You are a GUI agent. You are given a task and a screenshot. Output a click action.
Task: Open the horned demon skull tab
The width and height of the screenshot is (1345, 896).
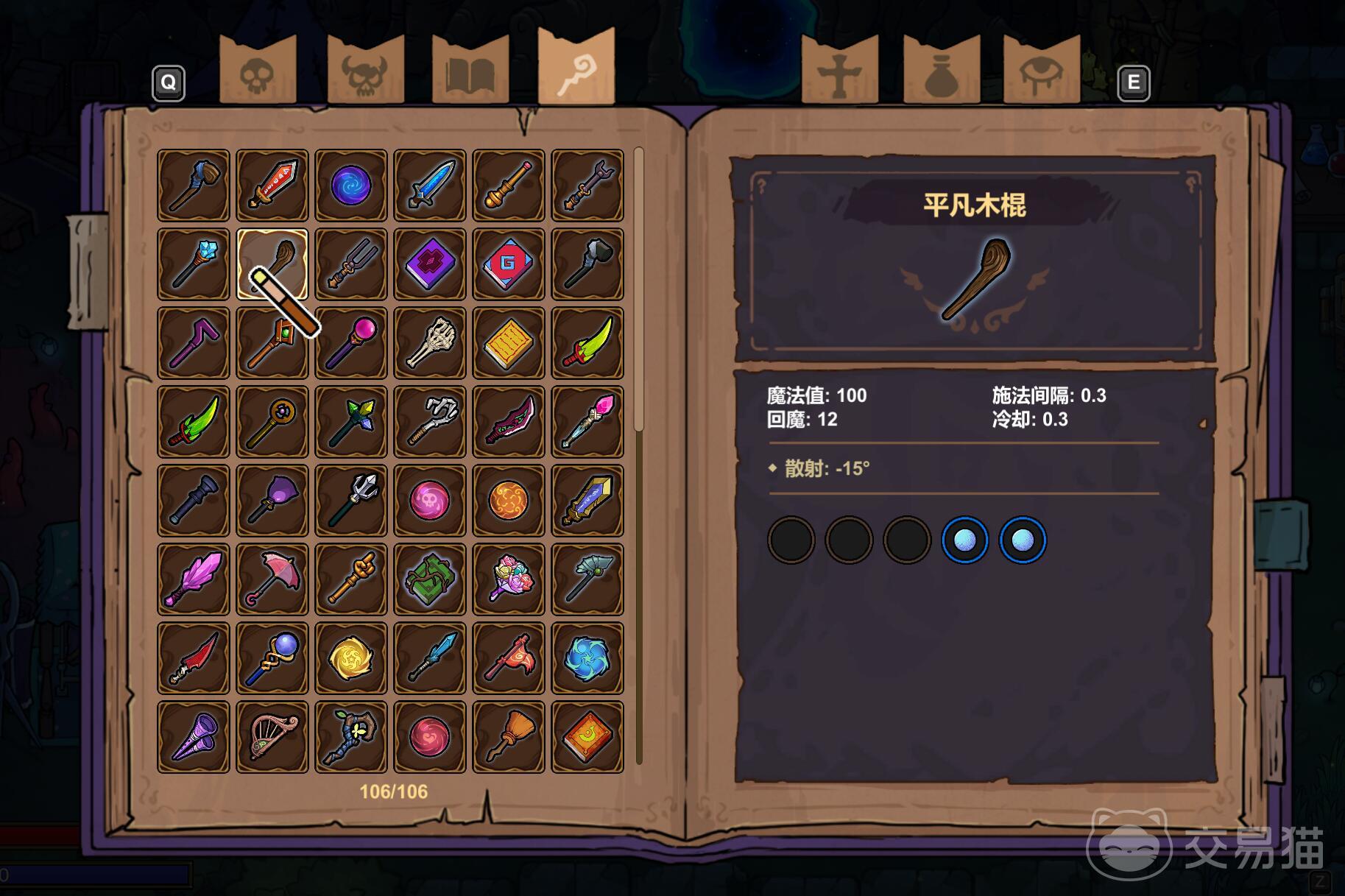pos(365,71)
